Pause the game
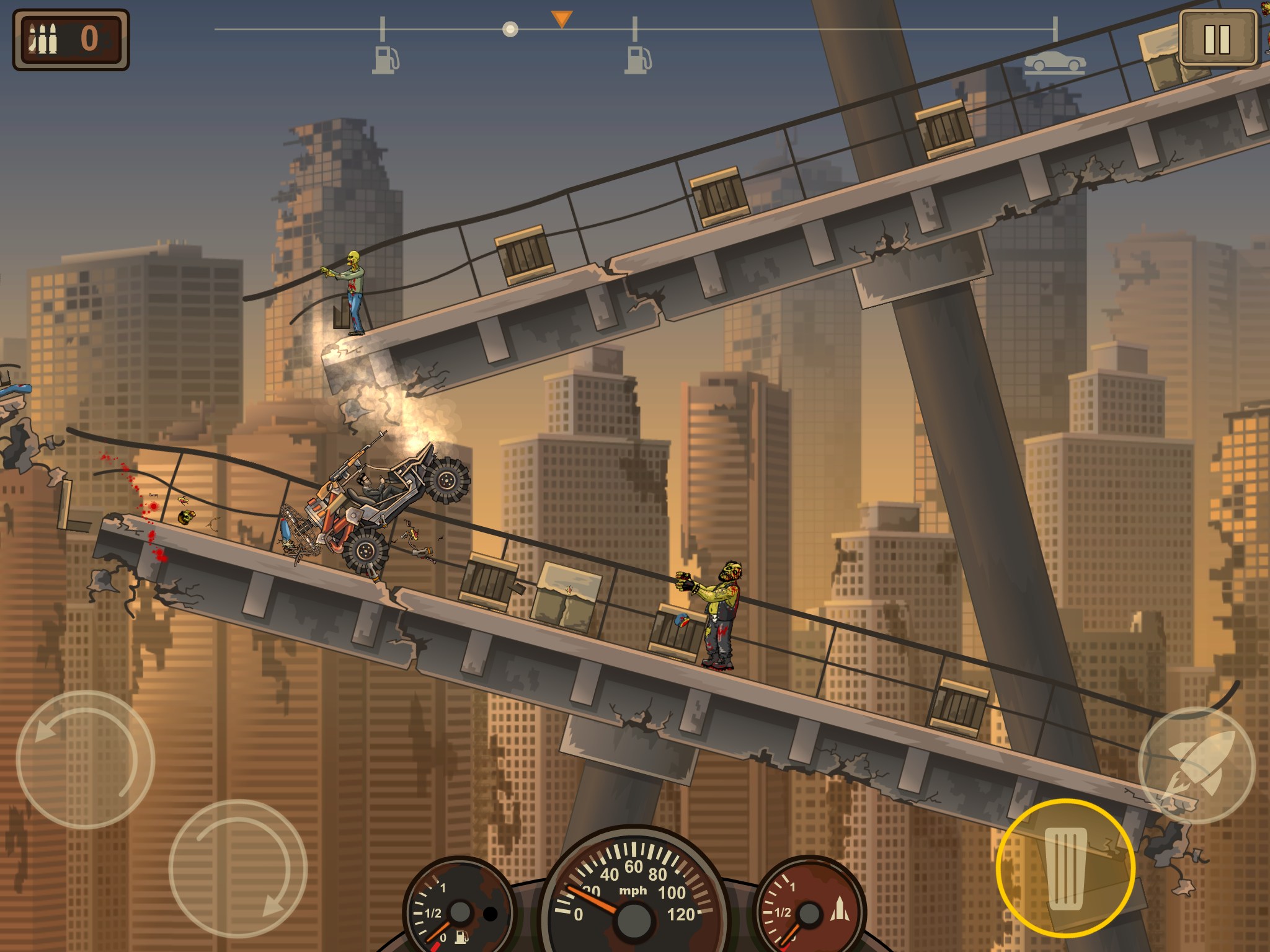 coord(1217,38)
